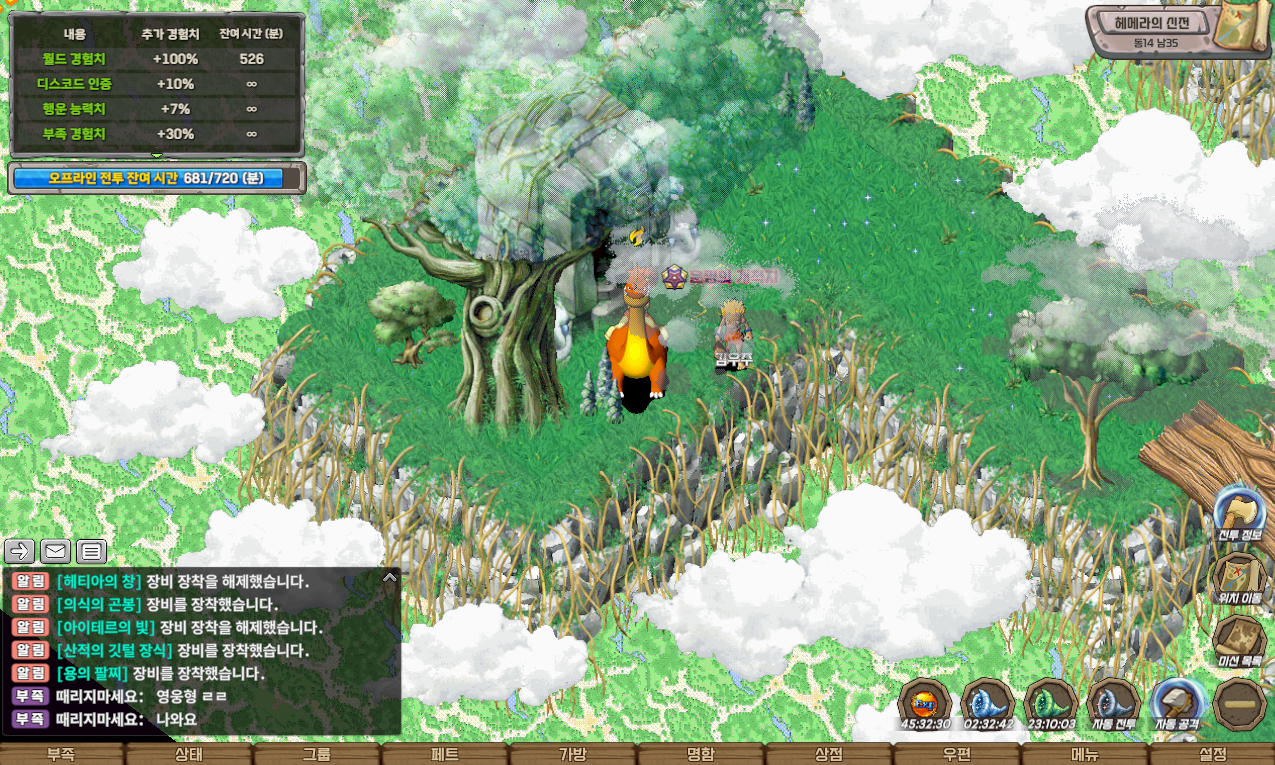Open the 메뉴 button
The width and height of the screenshot is (1275, 765).
click(x=1085, y=754)
